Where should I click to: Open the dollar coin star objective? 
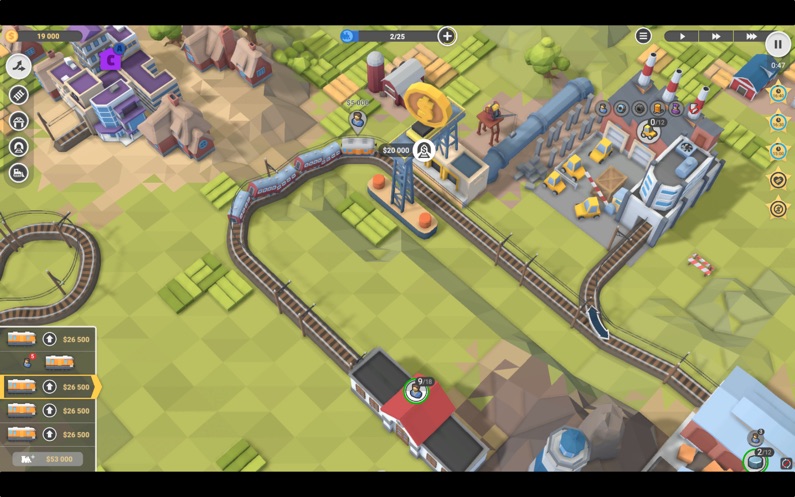pos(778,209)
